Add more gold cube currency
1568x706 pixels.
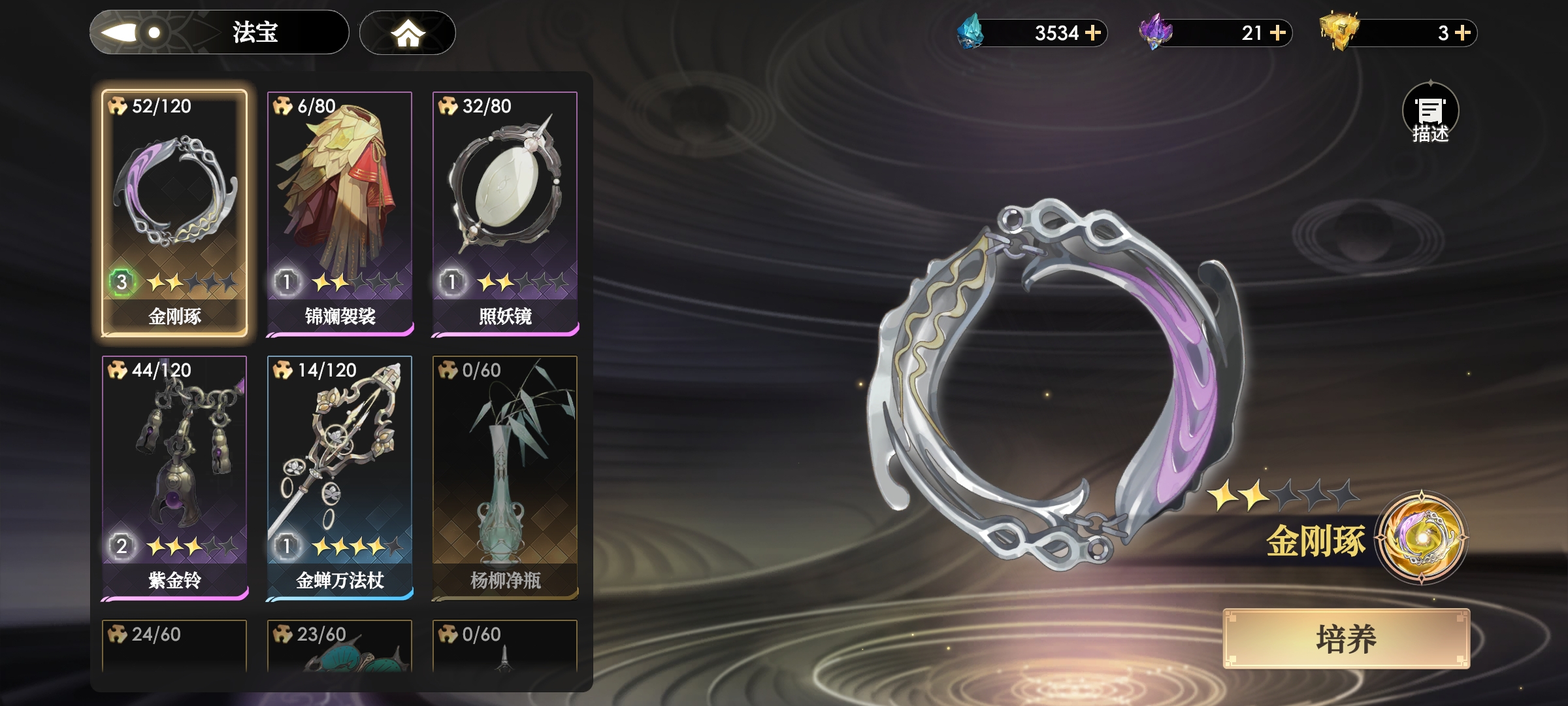pyautogui.click(x=1463, y=33)
